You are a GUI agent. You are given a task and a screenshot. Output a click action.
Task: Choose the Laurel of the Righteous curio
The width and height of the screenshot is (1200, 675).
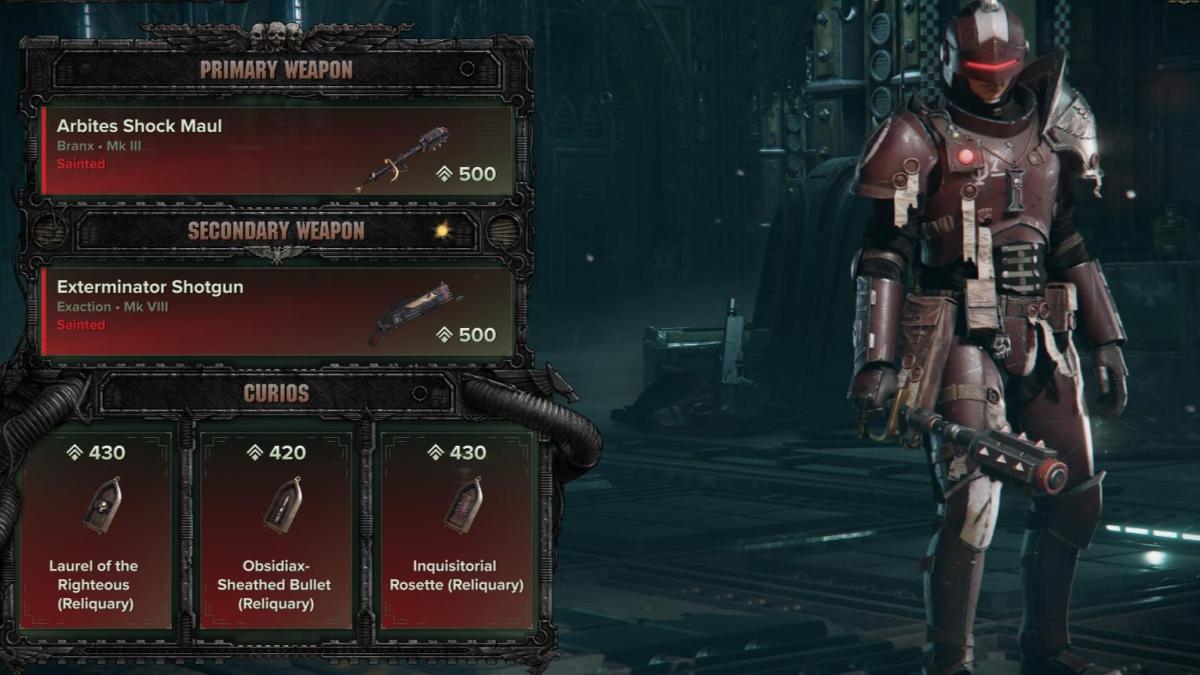tap(95, 530)
